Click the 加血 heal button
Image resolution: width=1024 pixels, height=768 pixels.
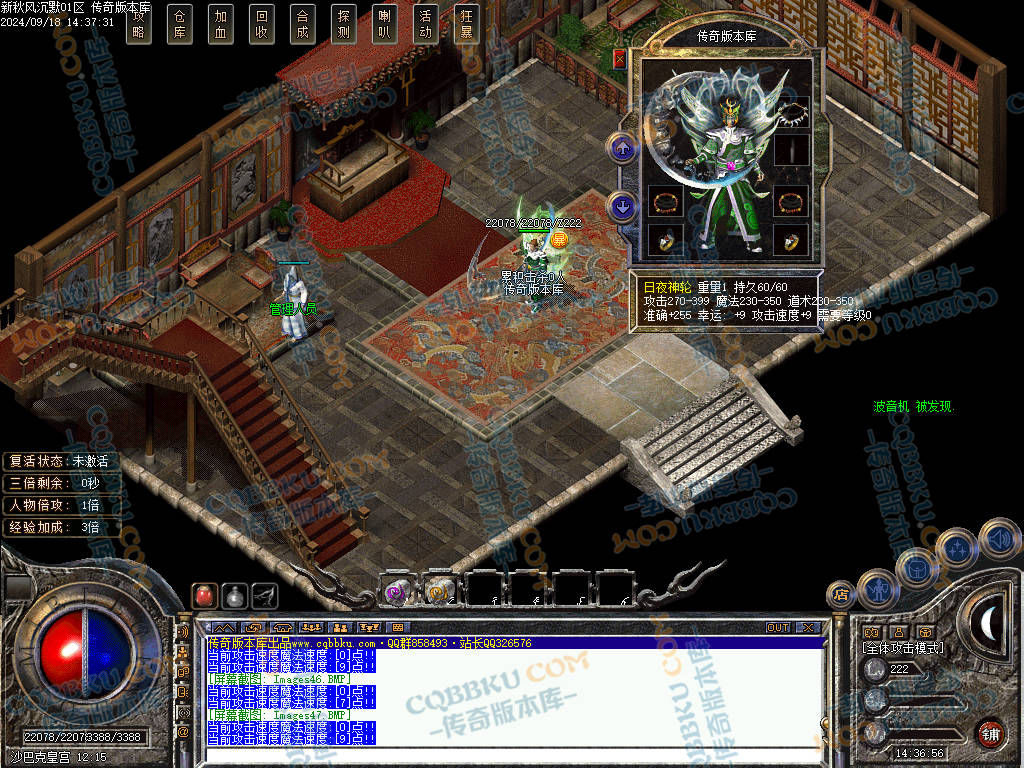pyautogui.click(x=221, y=24)
